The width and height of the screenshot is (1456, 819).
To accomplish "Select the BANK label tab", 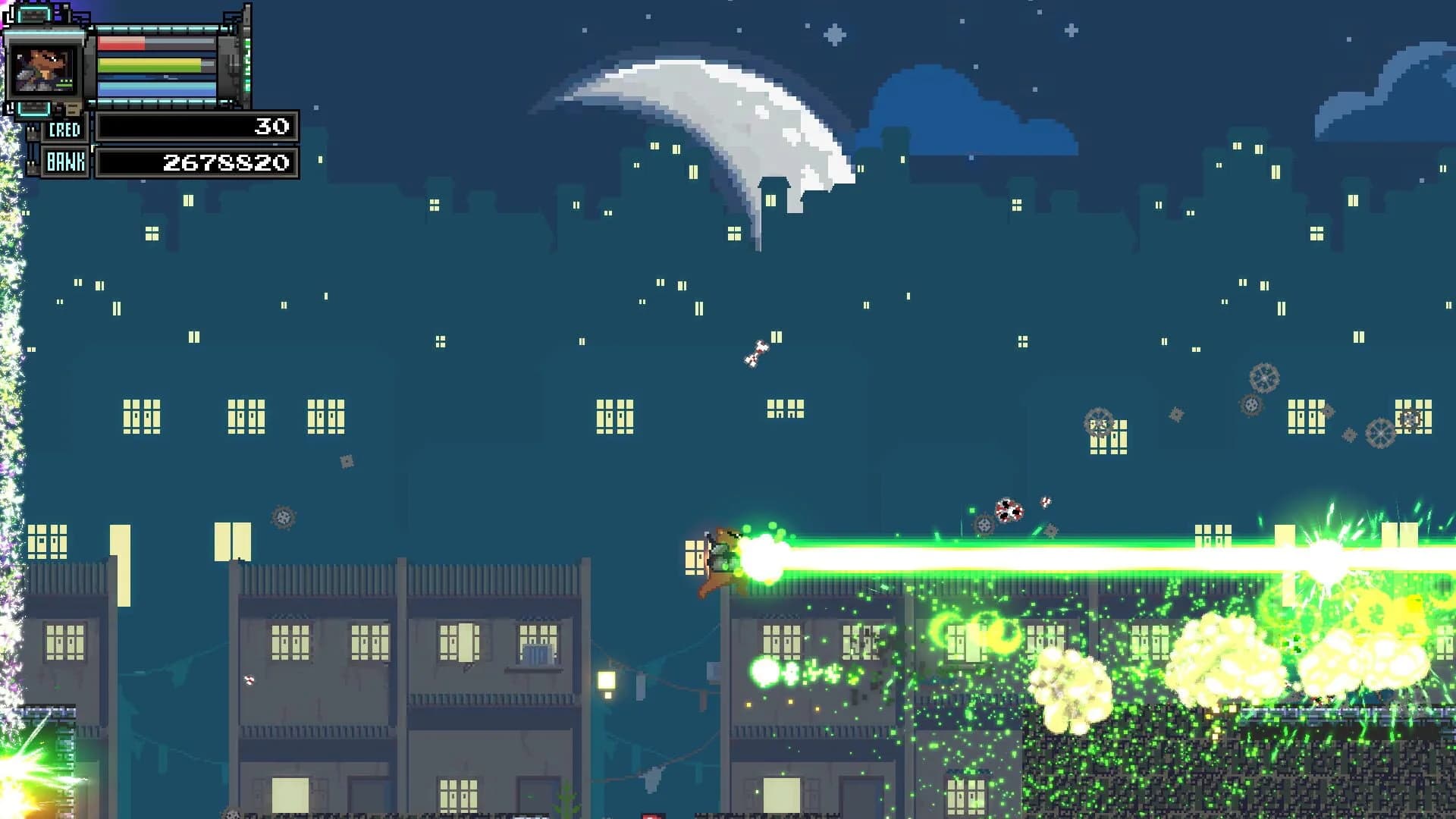I will tap(65, 162).
